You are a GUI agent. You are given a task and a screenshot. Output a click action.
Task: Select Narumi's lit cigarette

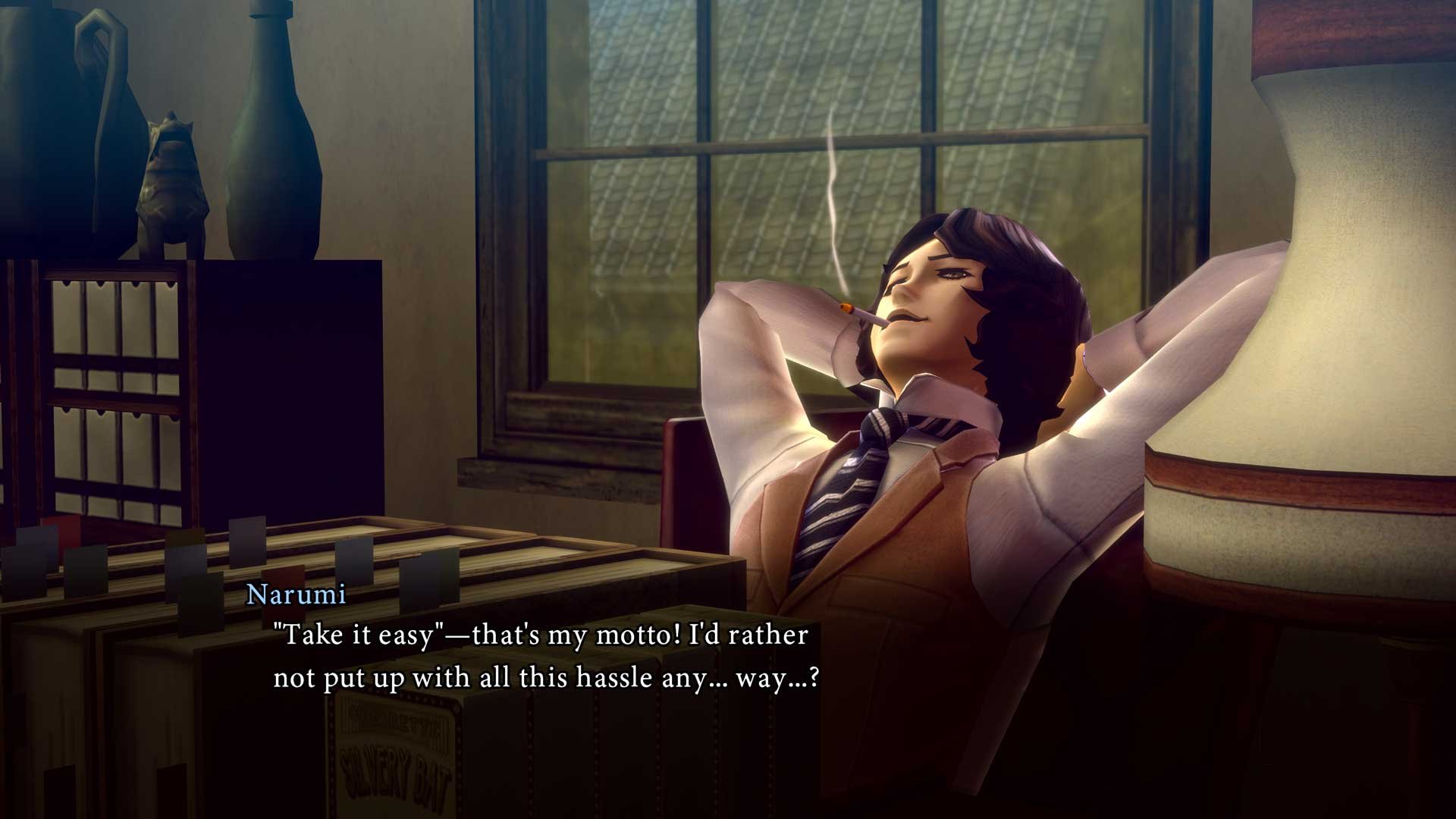857,313
